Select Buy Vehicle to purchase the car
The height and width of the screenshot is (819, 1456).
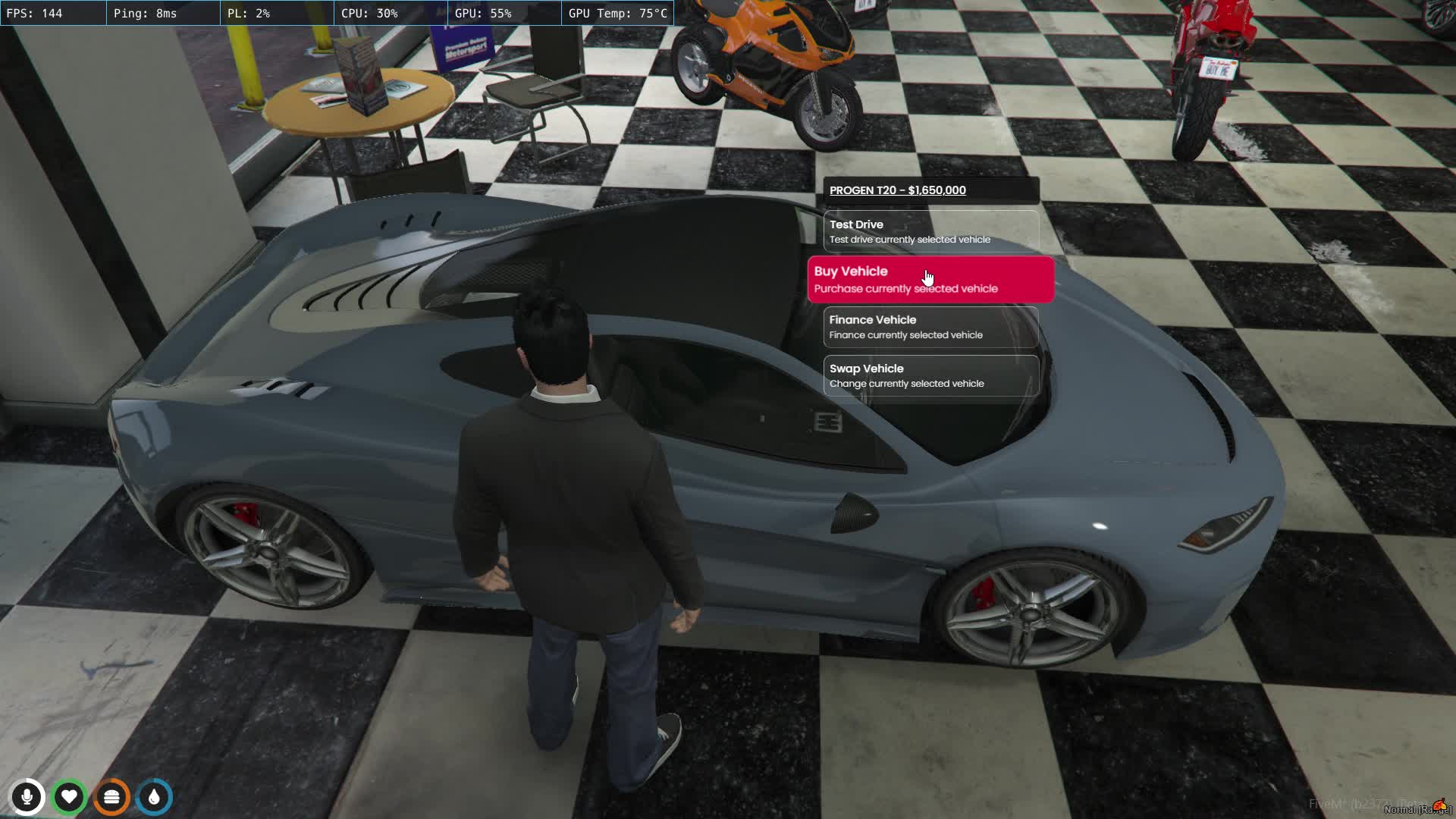tap(930, 280)
